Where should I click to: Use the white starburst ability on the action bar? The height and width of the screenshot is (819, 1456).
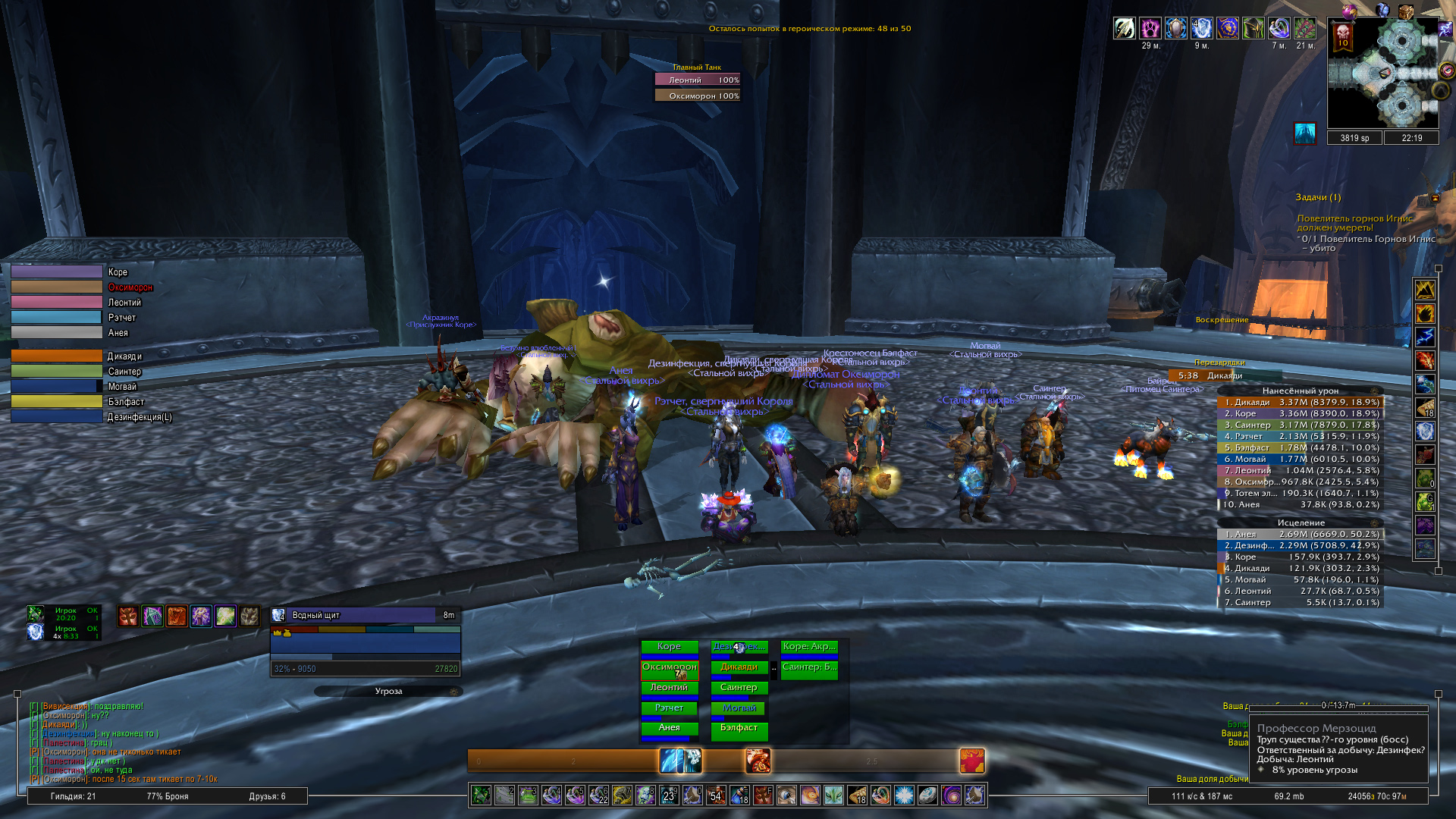coord(904,795)
